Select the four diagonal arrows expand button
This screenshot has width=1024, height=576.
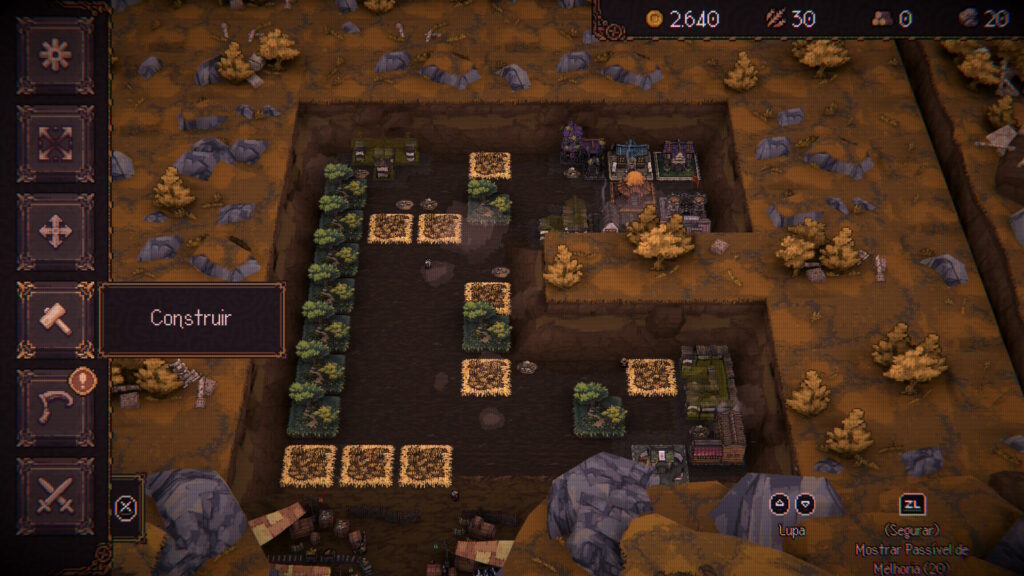[55, 143]
